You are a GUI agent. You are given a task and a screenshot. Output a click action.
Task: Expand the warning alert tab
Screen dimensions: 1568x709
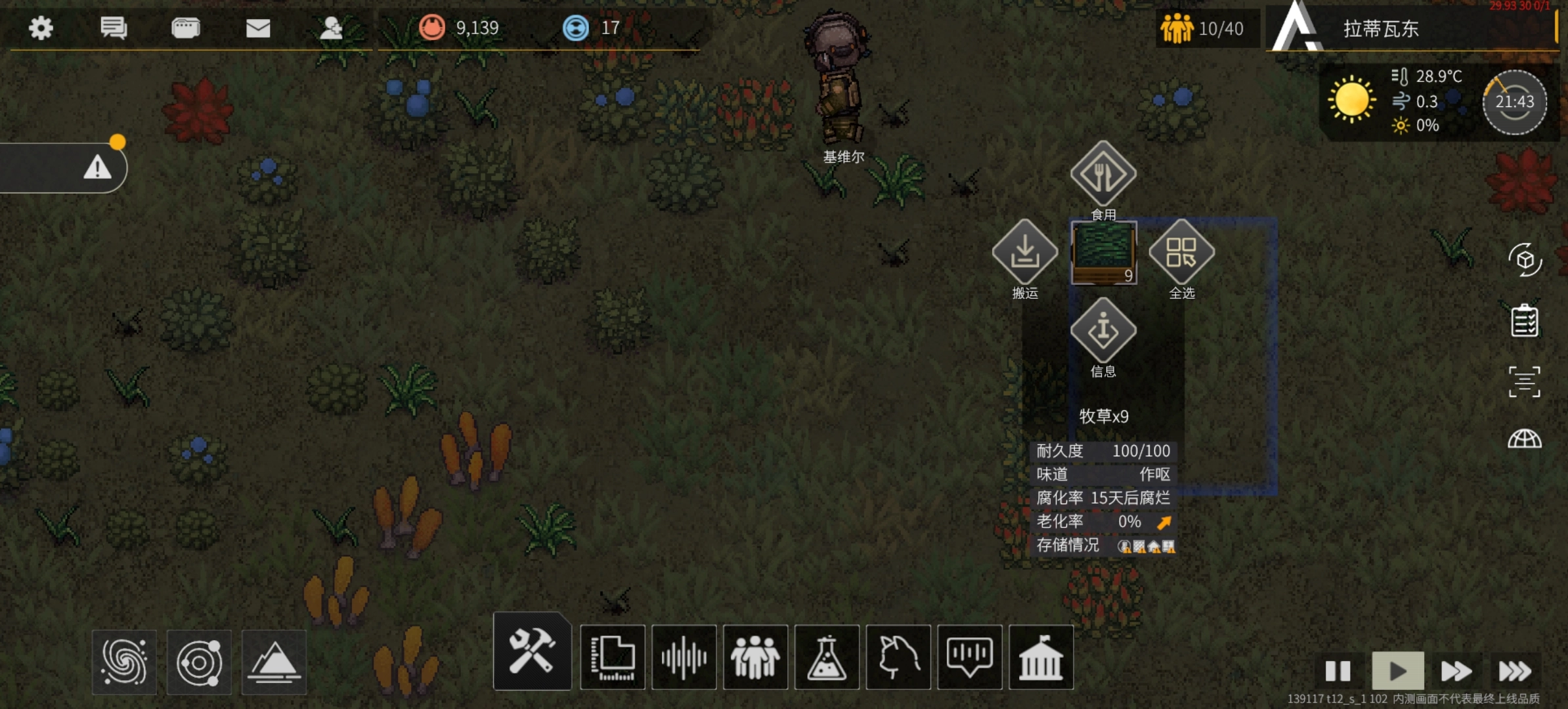(x=97, y=168)
